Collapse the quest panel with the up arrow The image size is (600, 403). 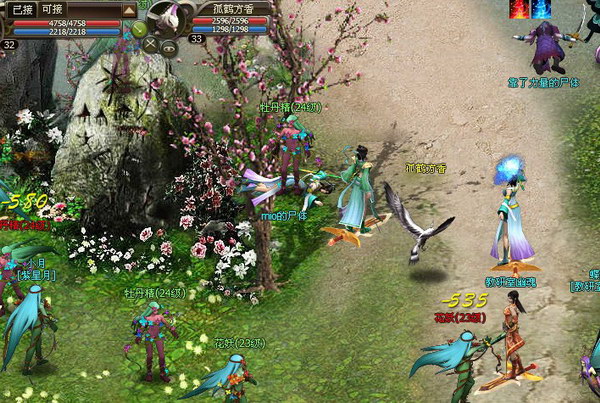click(130, 10)
